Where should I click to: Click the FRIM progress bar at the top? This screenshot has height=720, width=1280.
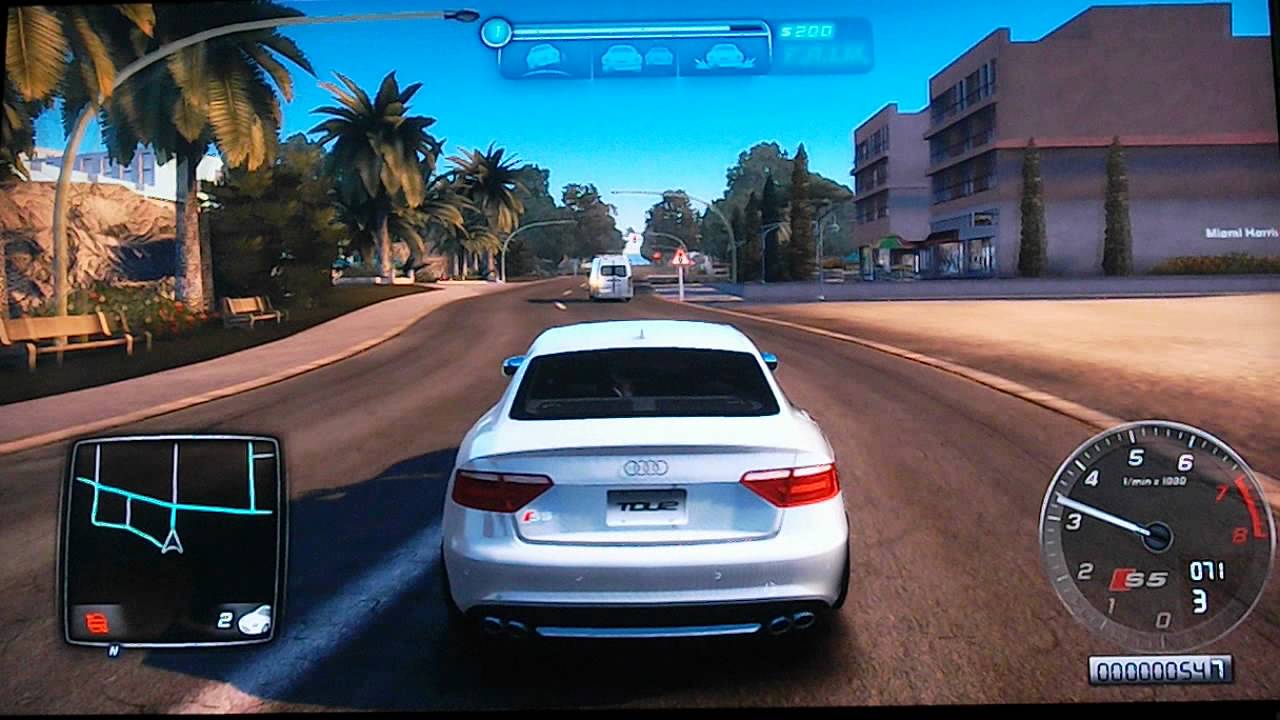tap(640, 30)
